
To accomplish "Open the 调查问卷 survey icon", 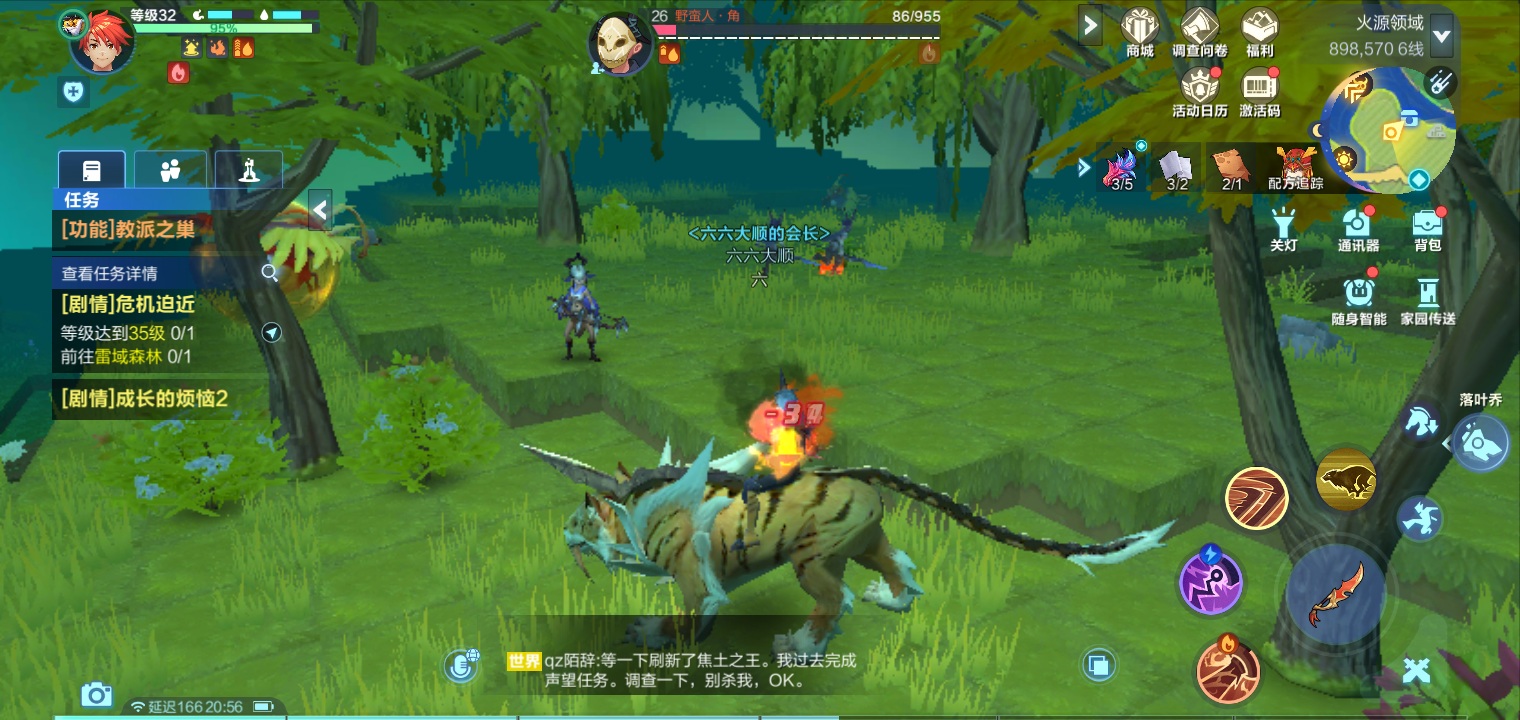I will pyautogui.click(x=1199, y=31).
